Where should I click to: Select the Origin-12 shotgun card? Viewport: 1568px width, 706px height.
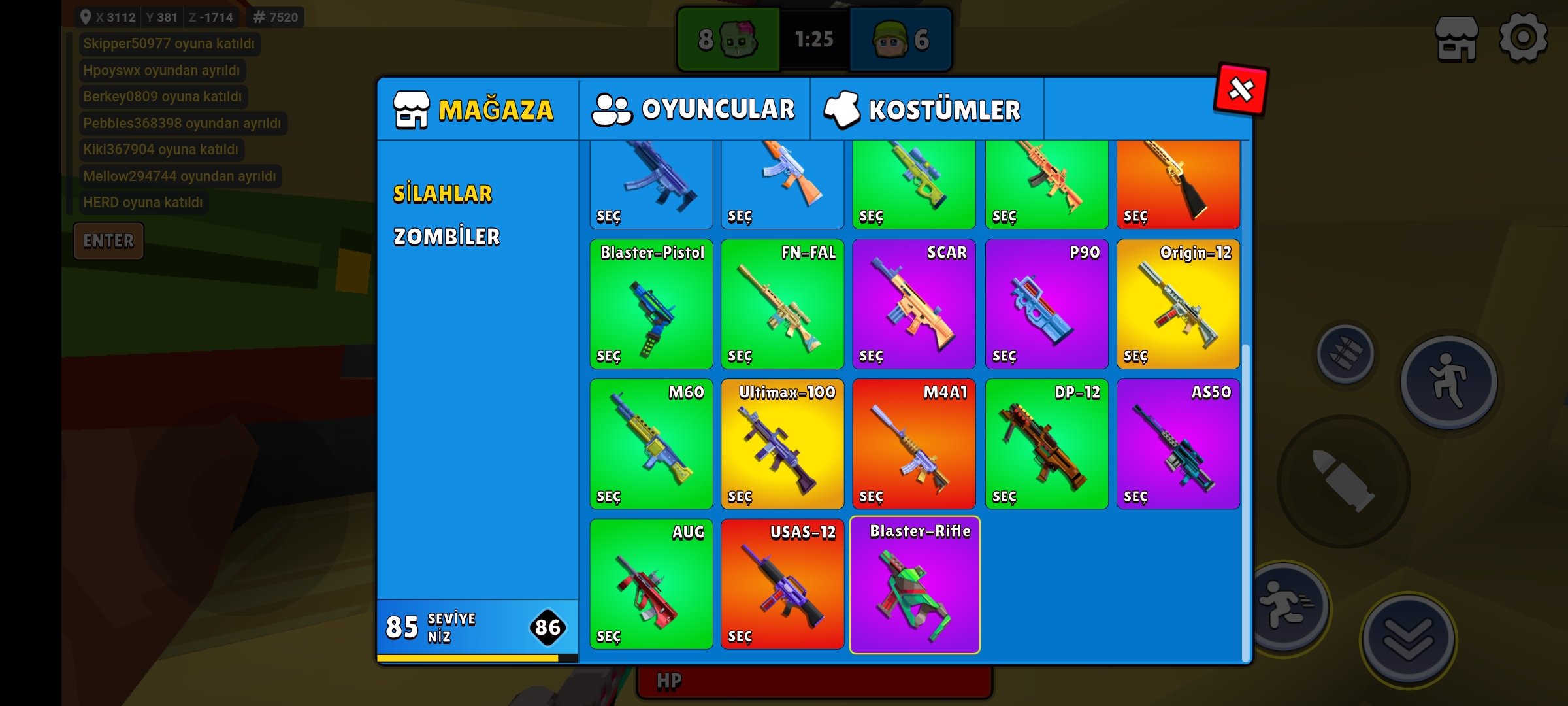1178,305
